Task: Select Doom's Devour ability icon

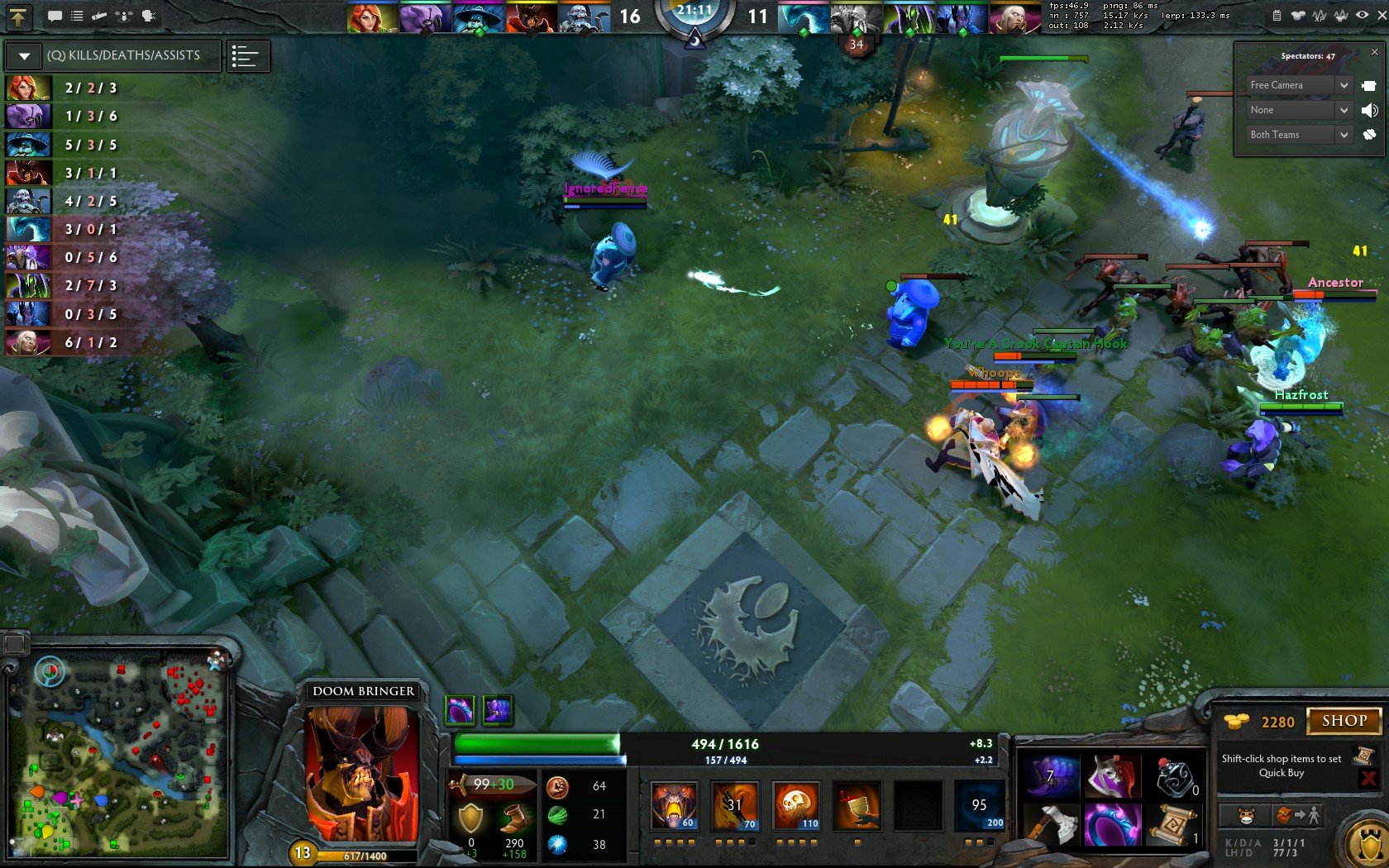Action: tap(674, 806)
